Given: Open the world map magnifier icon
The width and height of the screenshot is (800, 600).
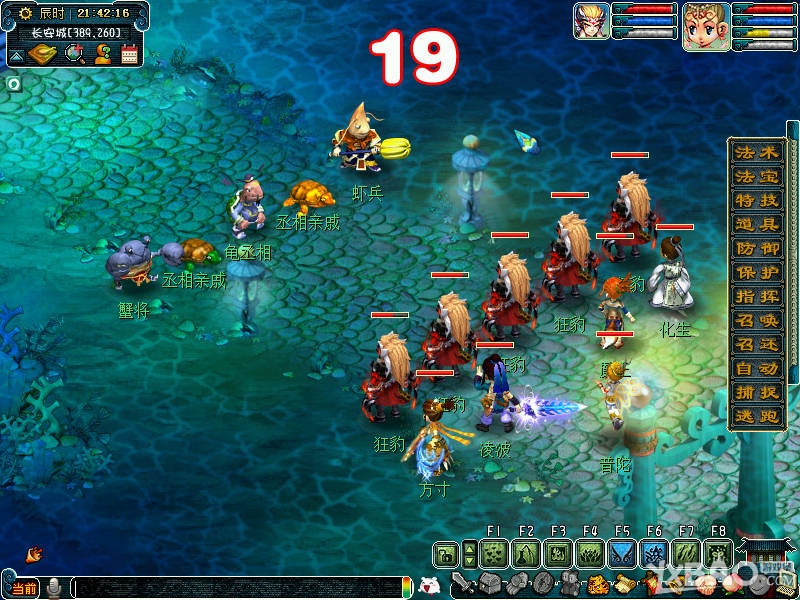Looking at the screenshot, I should click(x=74, y=54).
